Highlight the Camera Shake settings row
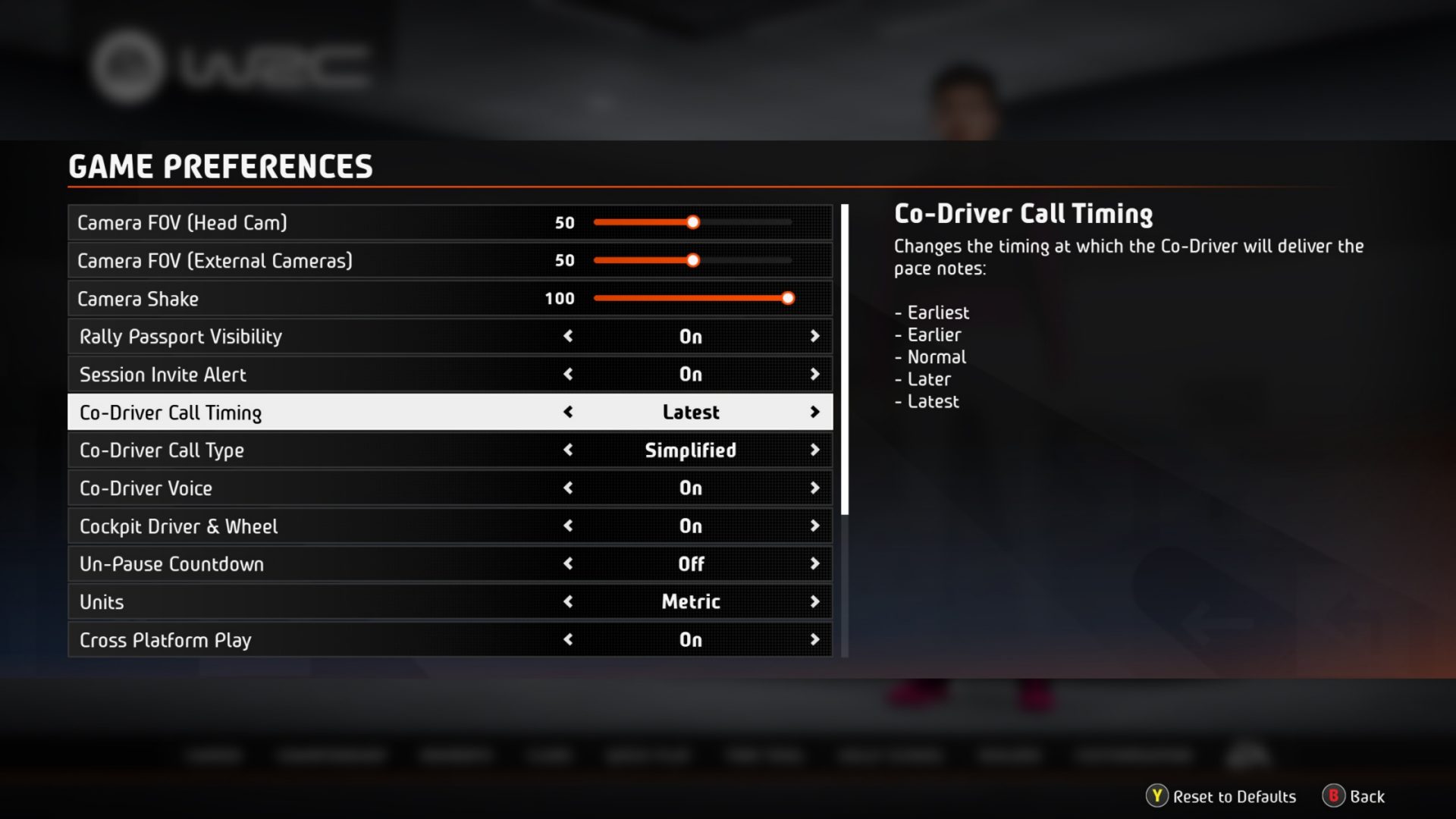 [303, 298]
